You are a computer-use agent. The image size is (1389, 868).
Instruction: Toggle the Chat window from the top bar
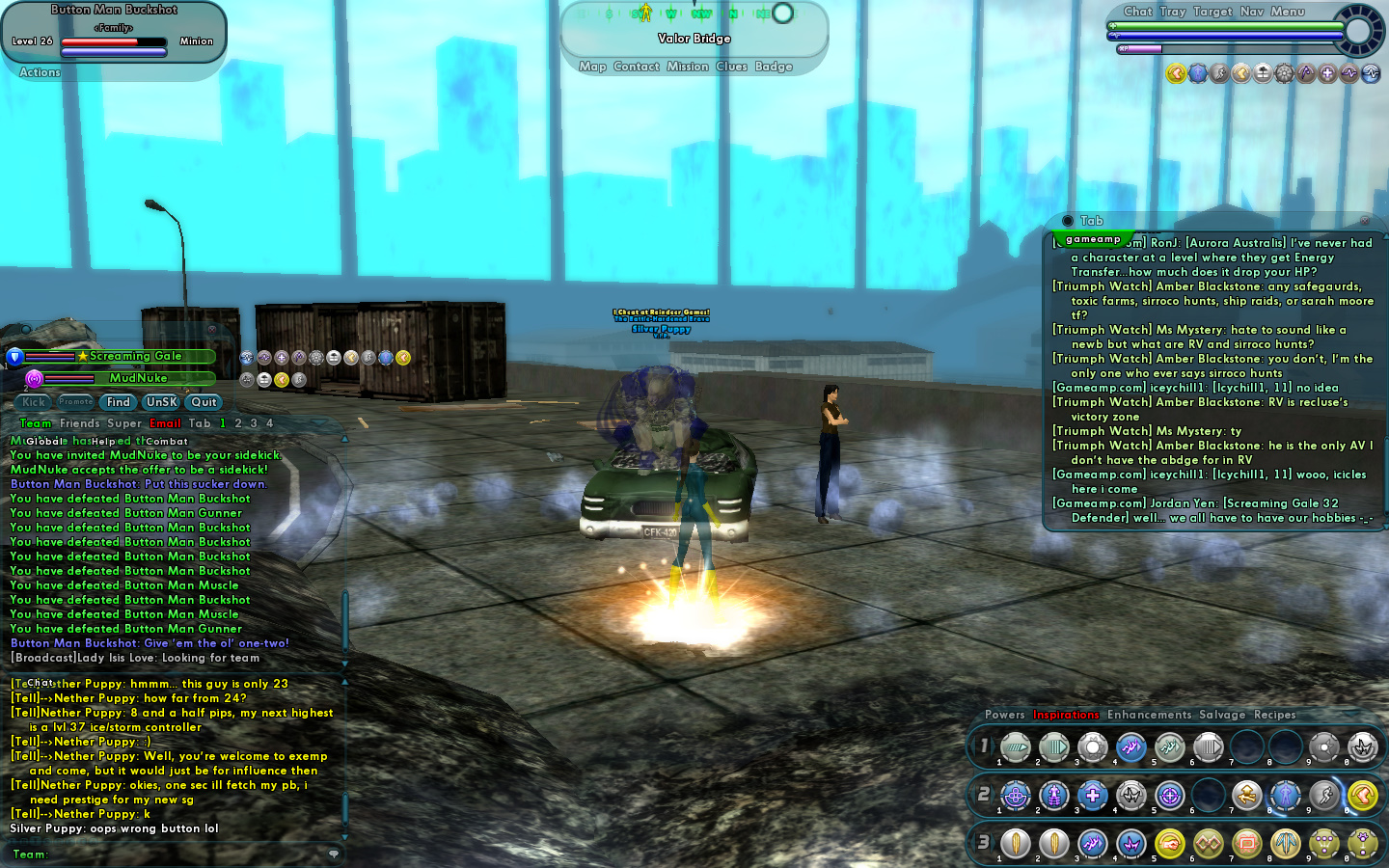pyautogui.click(x=1138, y=12)
